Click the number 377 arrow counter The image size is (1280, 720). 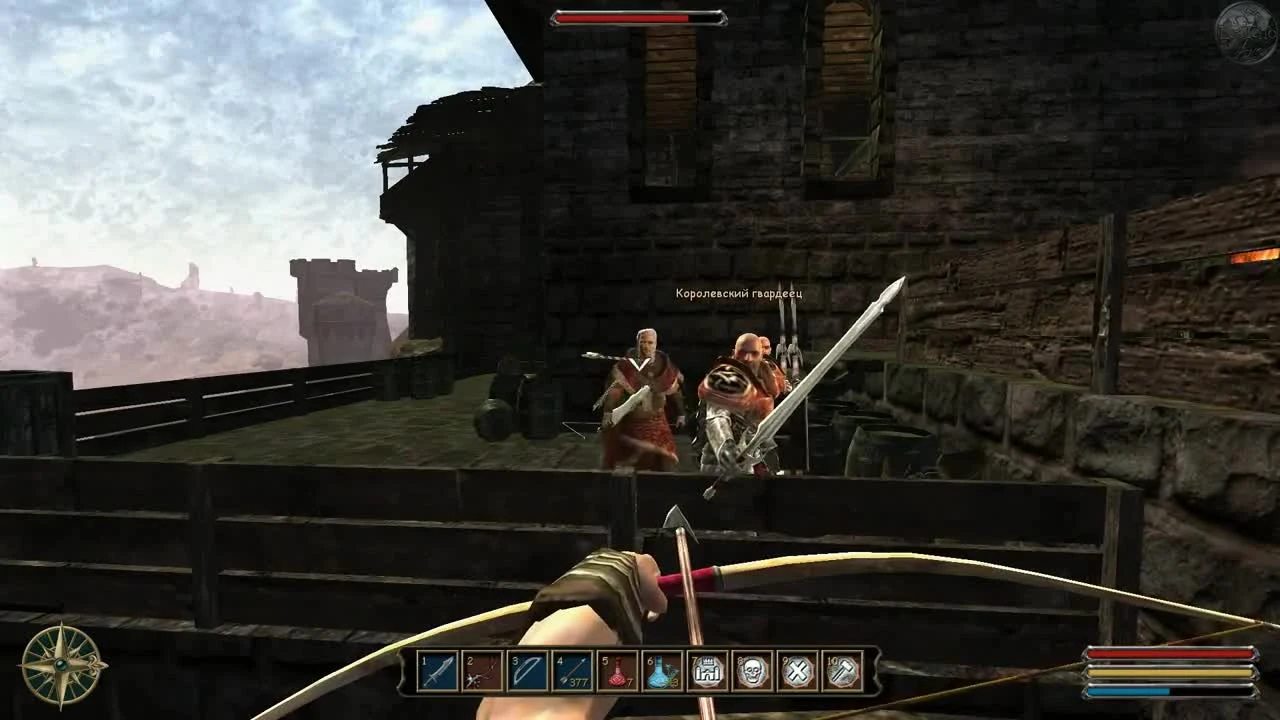click(x=579, y=682)
